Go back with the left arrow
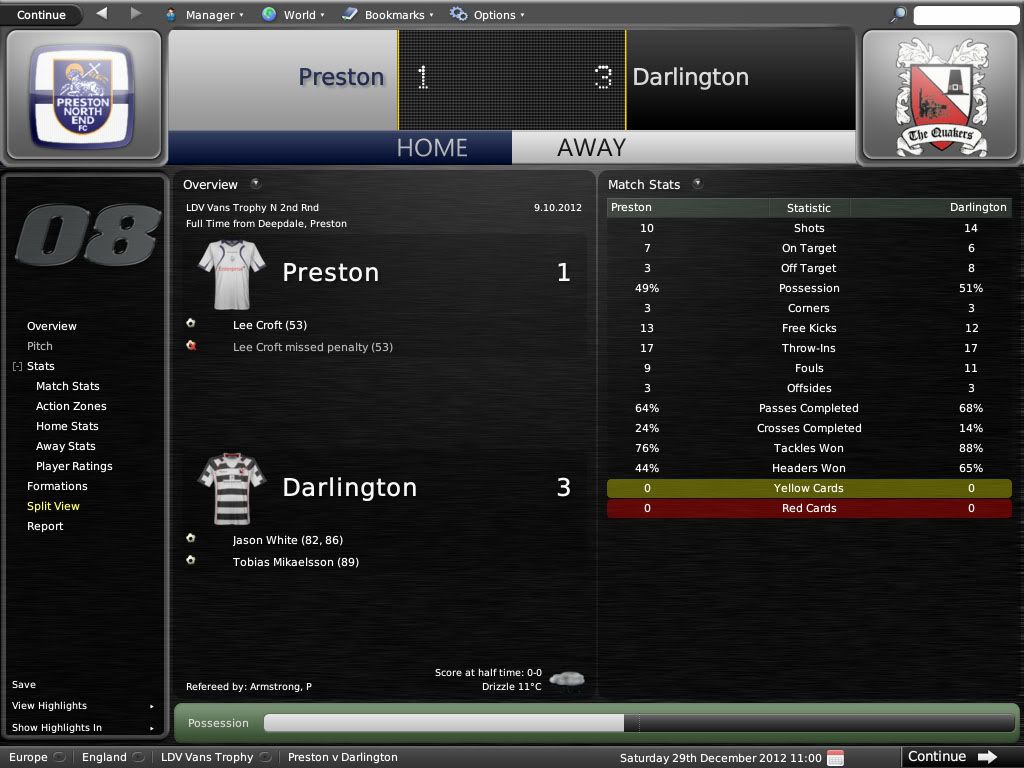The height and width of the screenshot is (768, 1024). [102, 14]
